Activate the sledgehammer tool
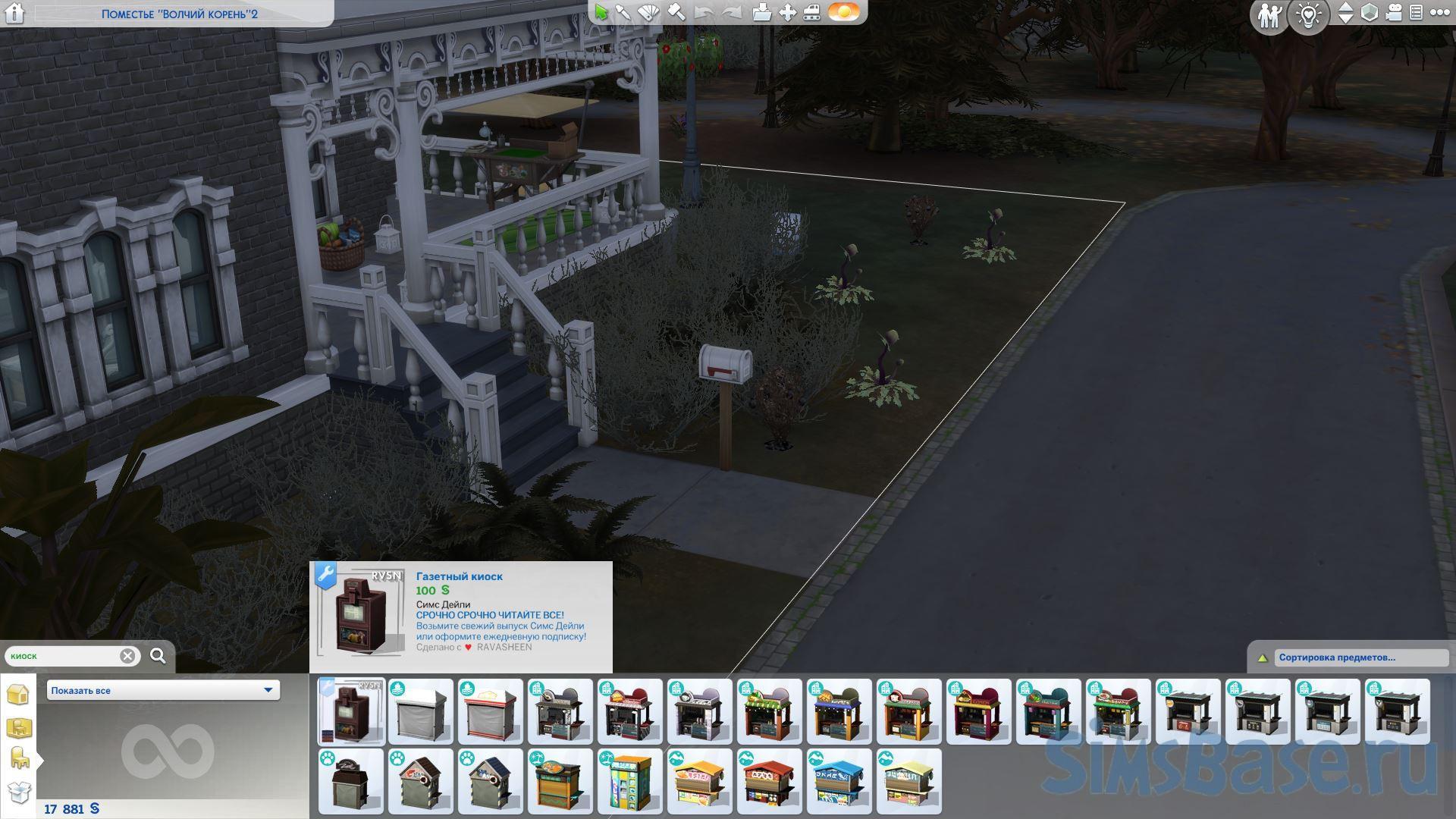1456x819 pixels. [676, 13]
